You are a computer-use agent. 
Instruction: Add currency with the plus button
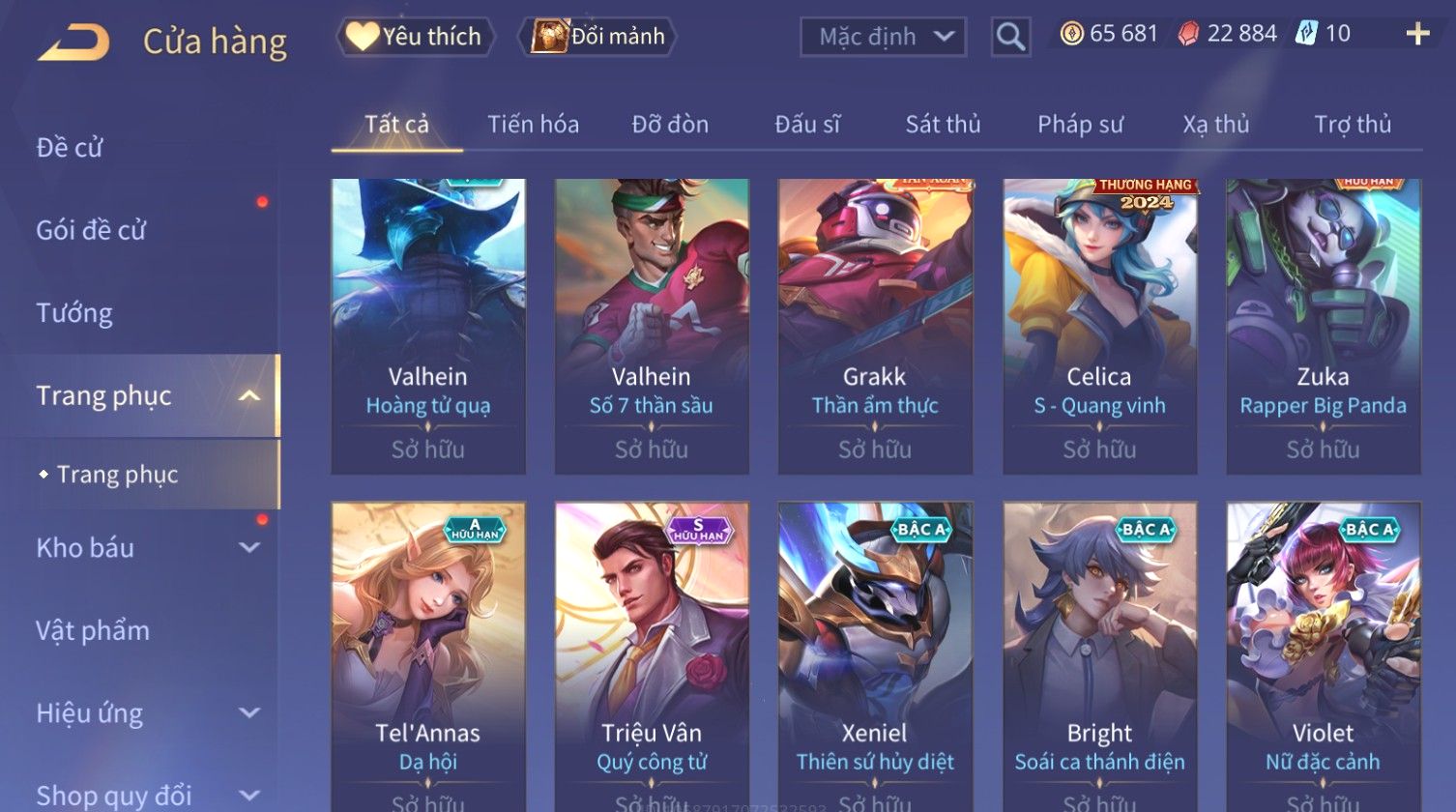(x=1417, y=35)
